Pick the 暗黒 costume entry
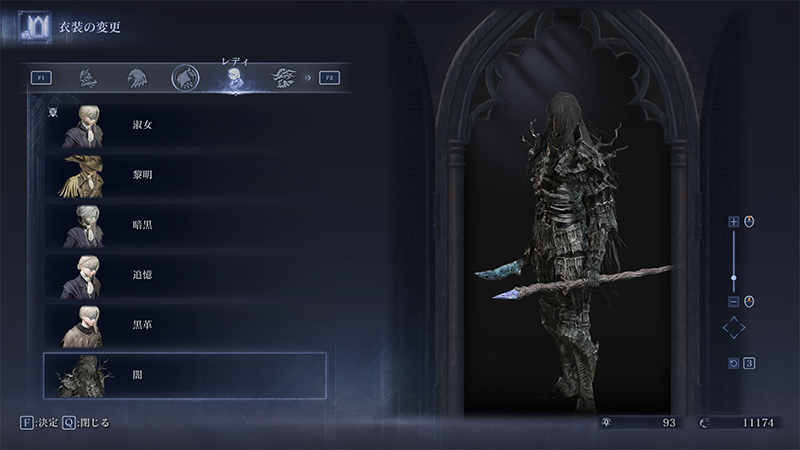The image size is (800, 450). (185, 226)
